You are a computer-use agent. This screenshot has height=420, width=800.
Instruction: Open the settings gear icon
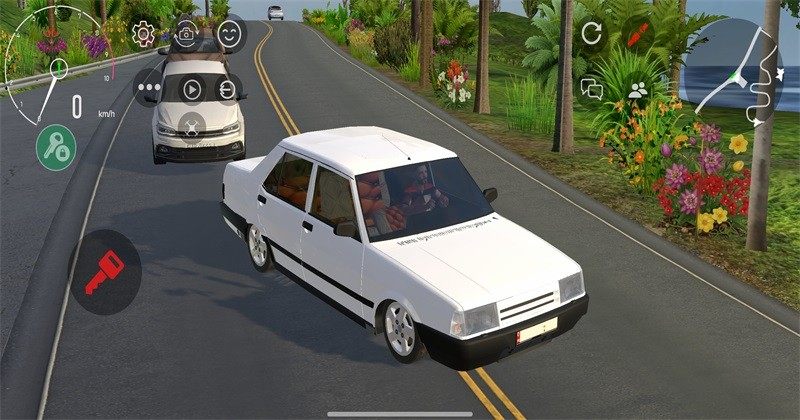(143, 35)
